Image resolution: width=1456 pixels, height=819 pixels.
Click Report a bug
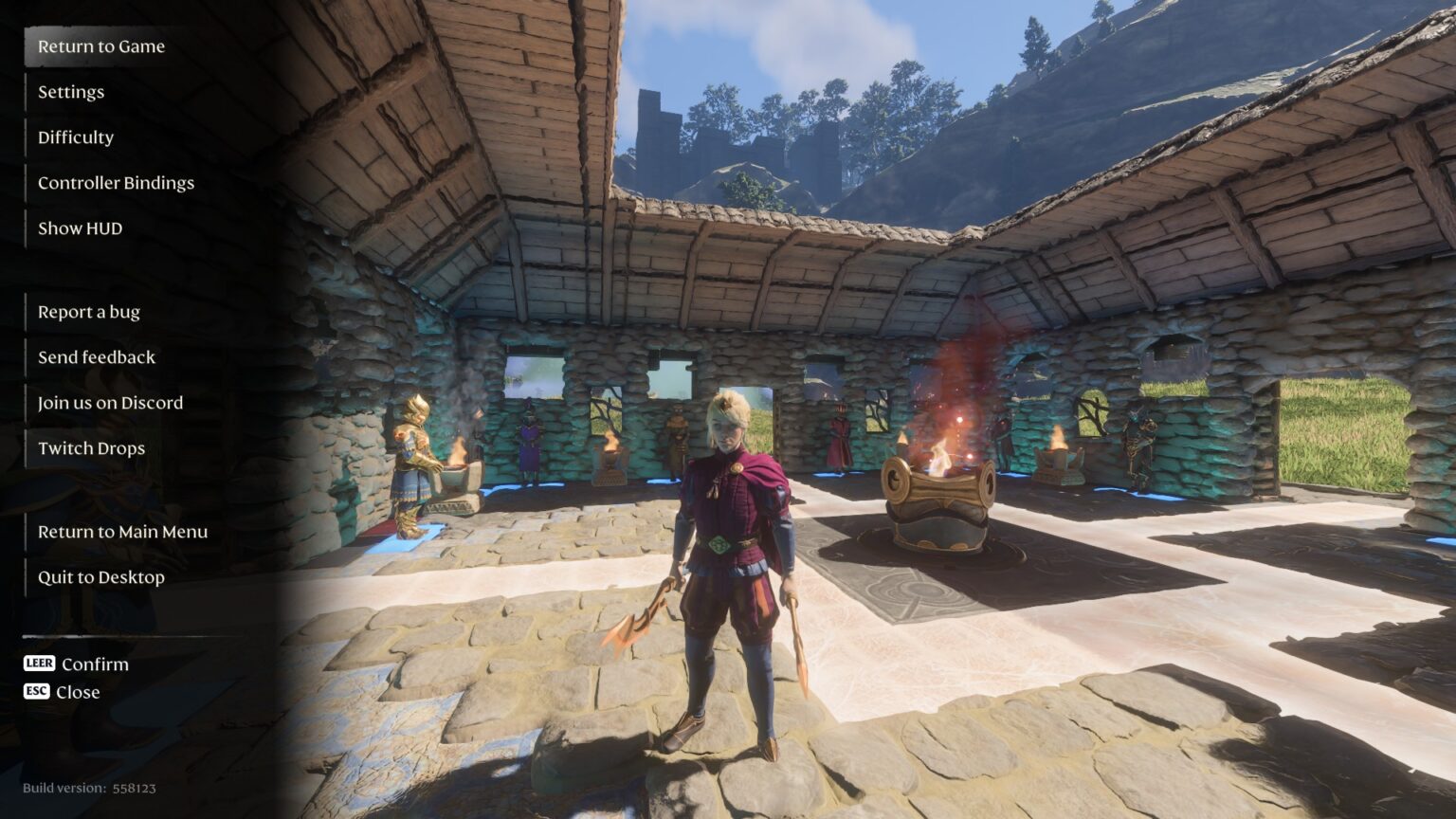click(x=89, y=312)
